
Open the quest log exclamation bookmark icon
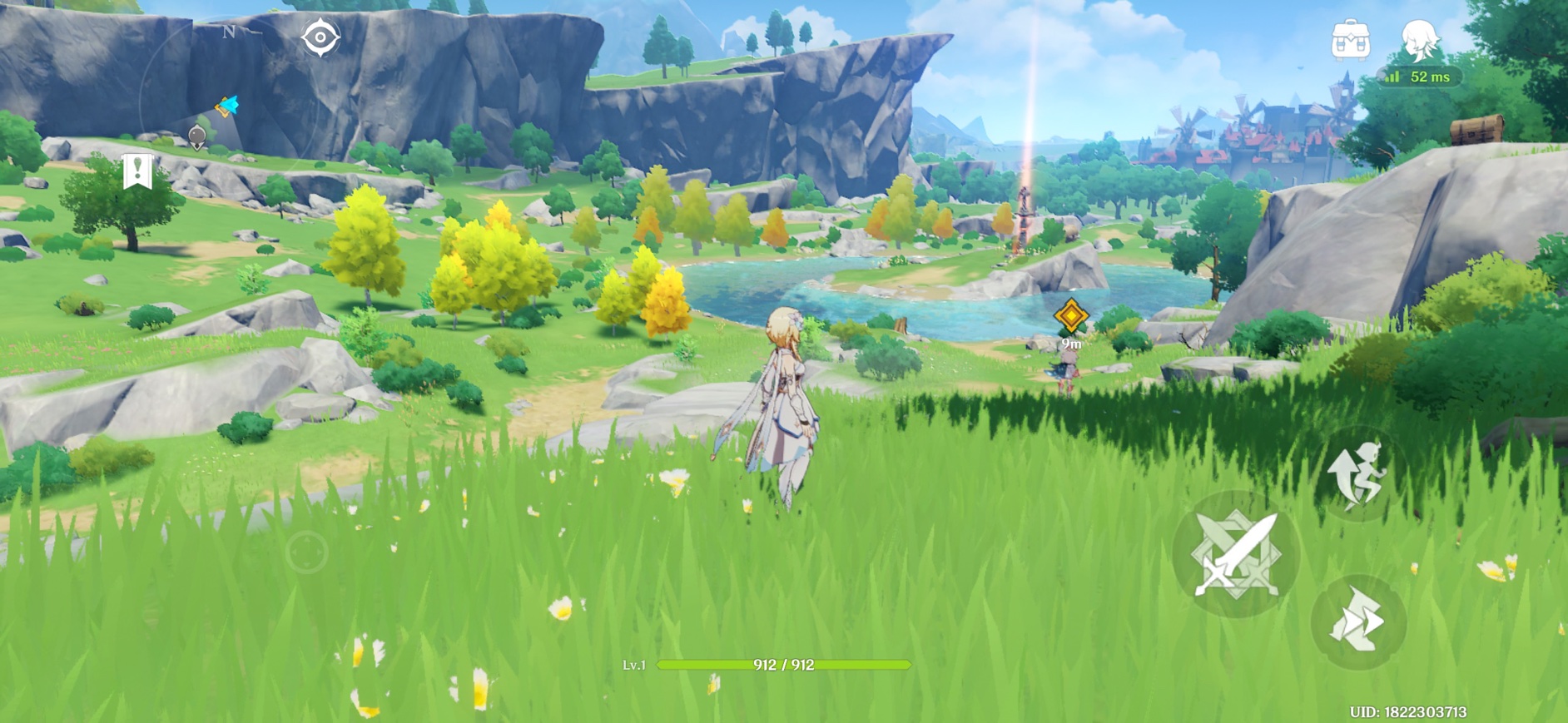pyautogui.click(x=137, y=171)
